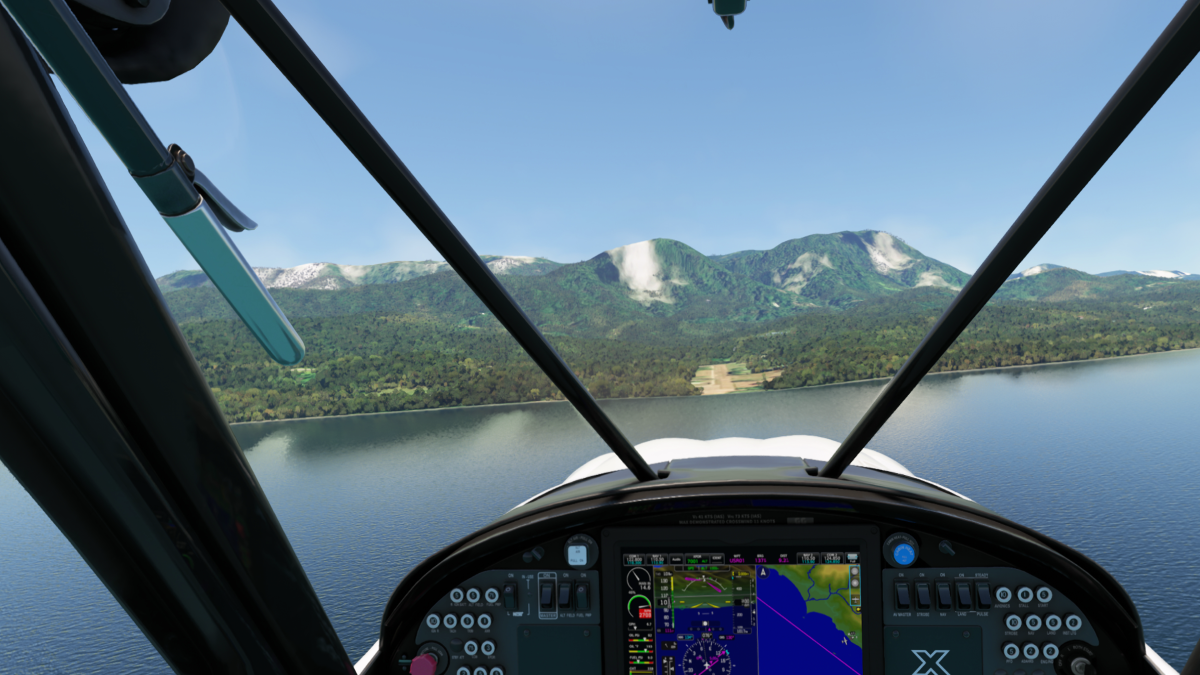This screenshot has height=675, width=1200.
Task: Turn on the STROBE light switch
Action: point(923,595)
